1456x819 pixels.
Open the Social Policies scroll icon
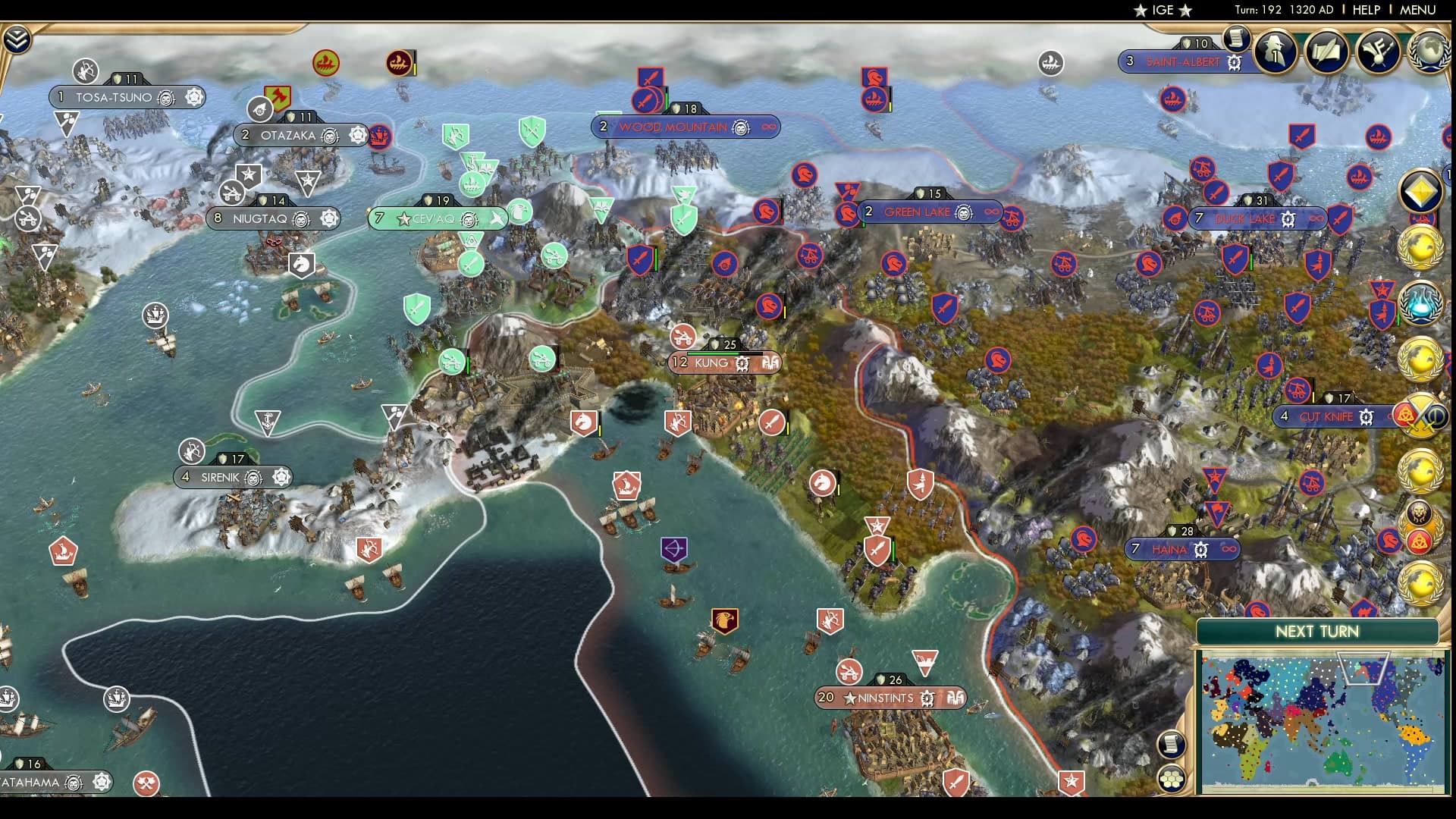point(1326,52)
